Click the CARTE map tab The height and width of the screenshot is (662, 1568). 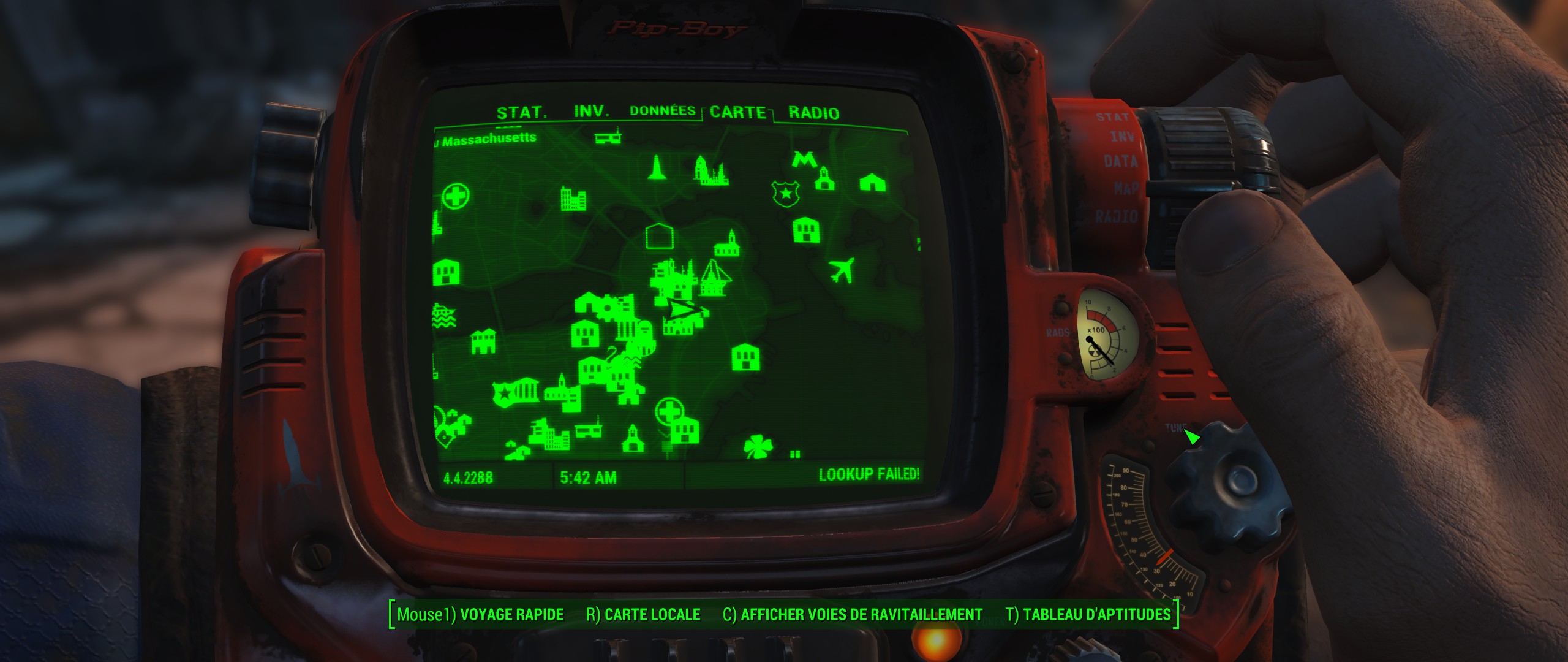pos(738,112)
